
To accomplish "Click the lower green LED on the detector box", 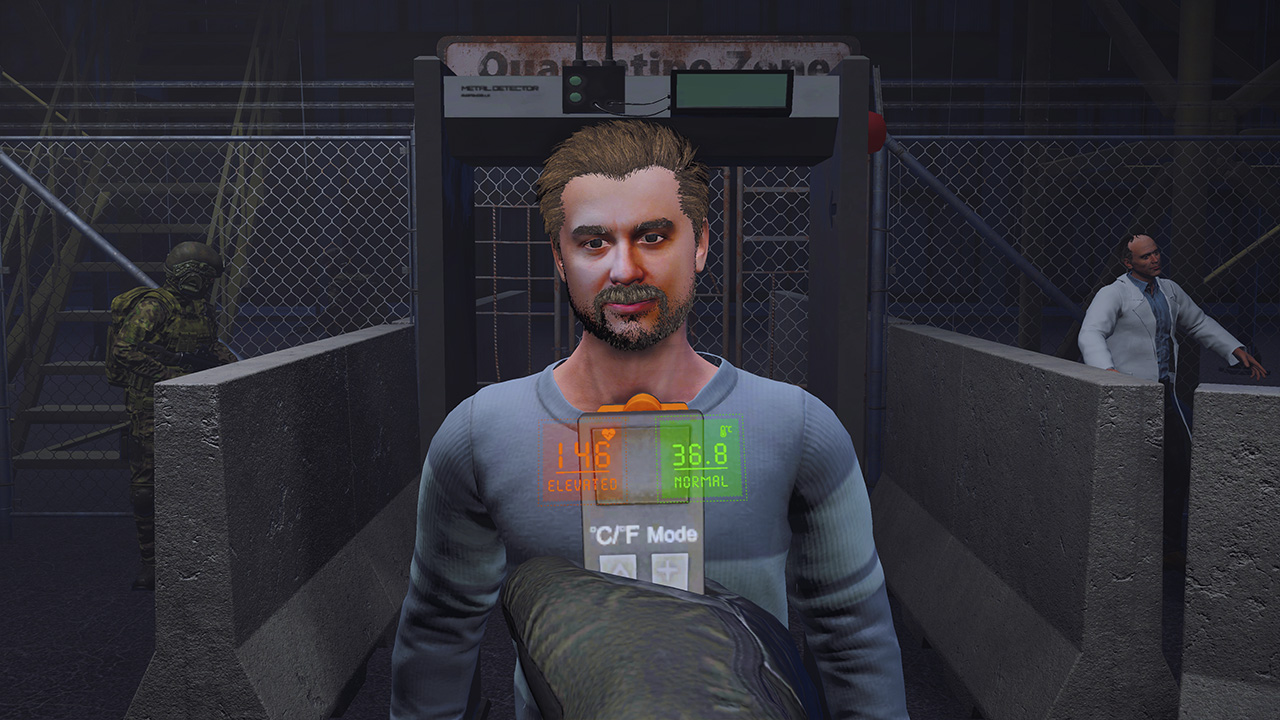I will tap(576, 96).
